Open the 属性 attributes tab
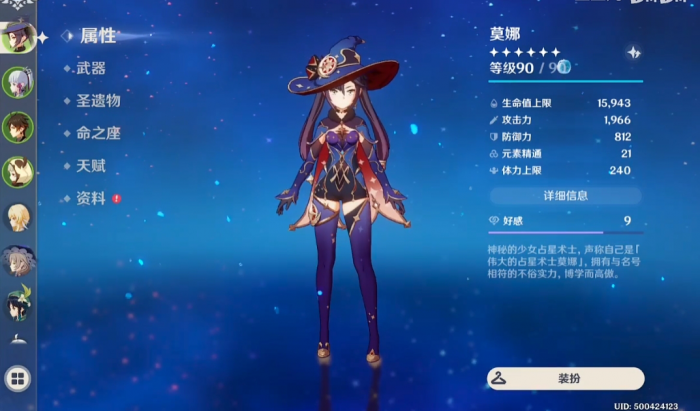 (x=97, y=36)
